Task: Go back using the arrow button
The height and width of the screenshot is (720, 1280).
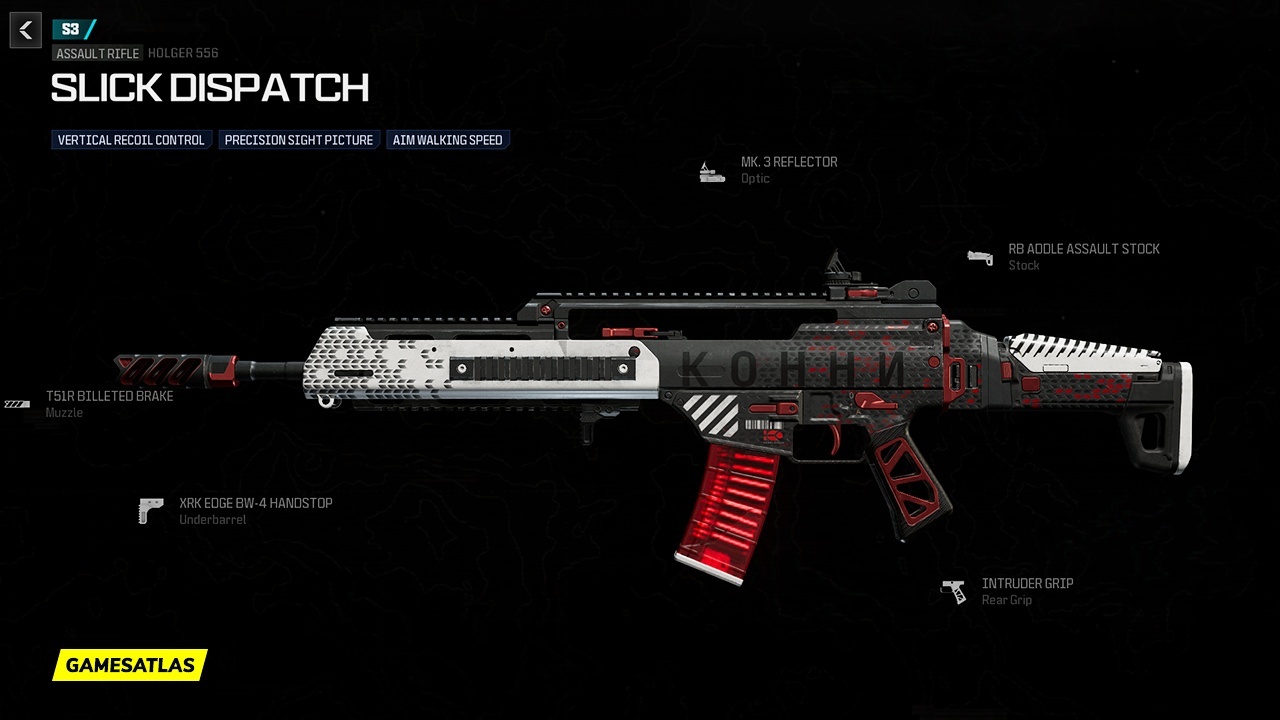Action: click(x=26, y=30)
